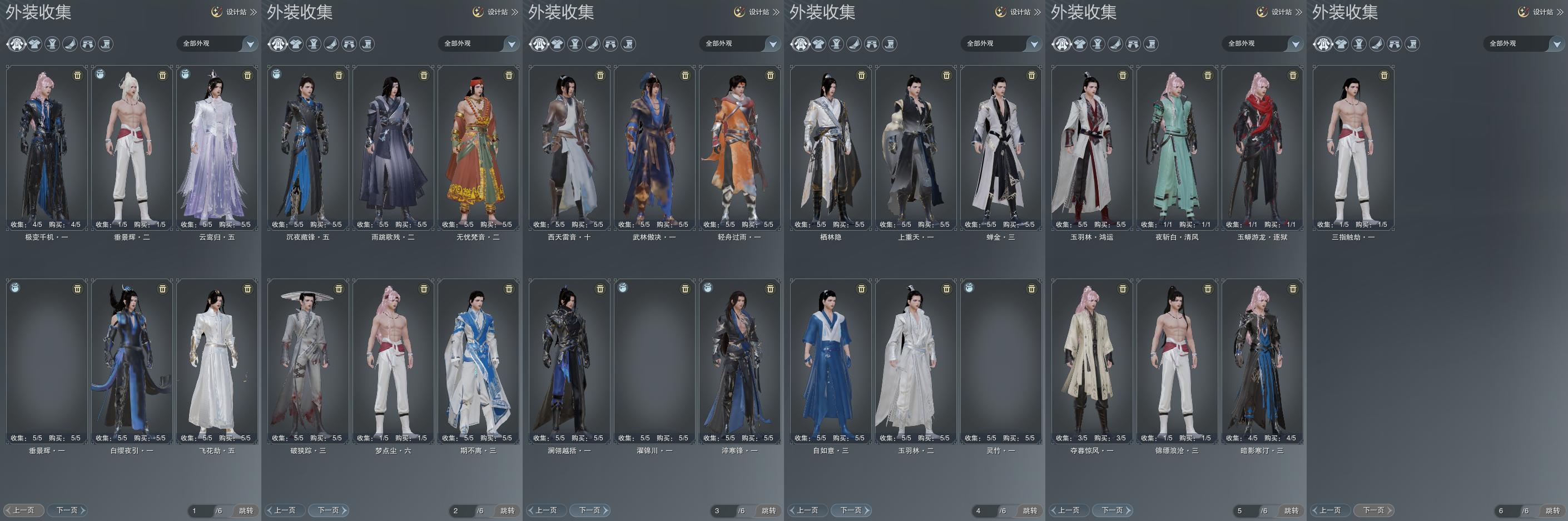
Task: Click the empty 濯锦川·一 outfit card
Action: click(654, 360)
